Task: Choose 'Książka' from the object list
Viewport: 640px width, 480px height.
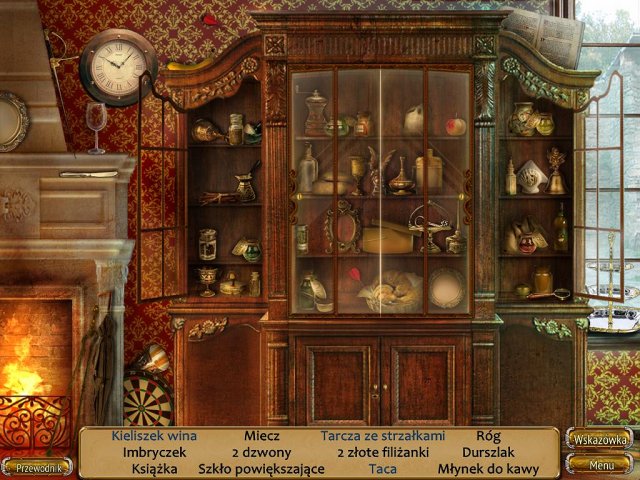Action: click(x=154, y=468)
